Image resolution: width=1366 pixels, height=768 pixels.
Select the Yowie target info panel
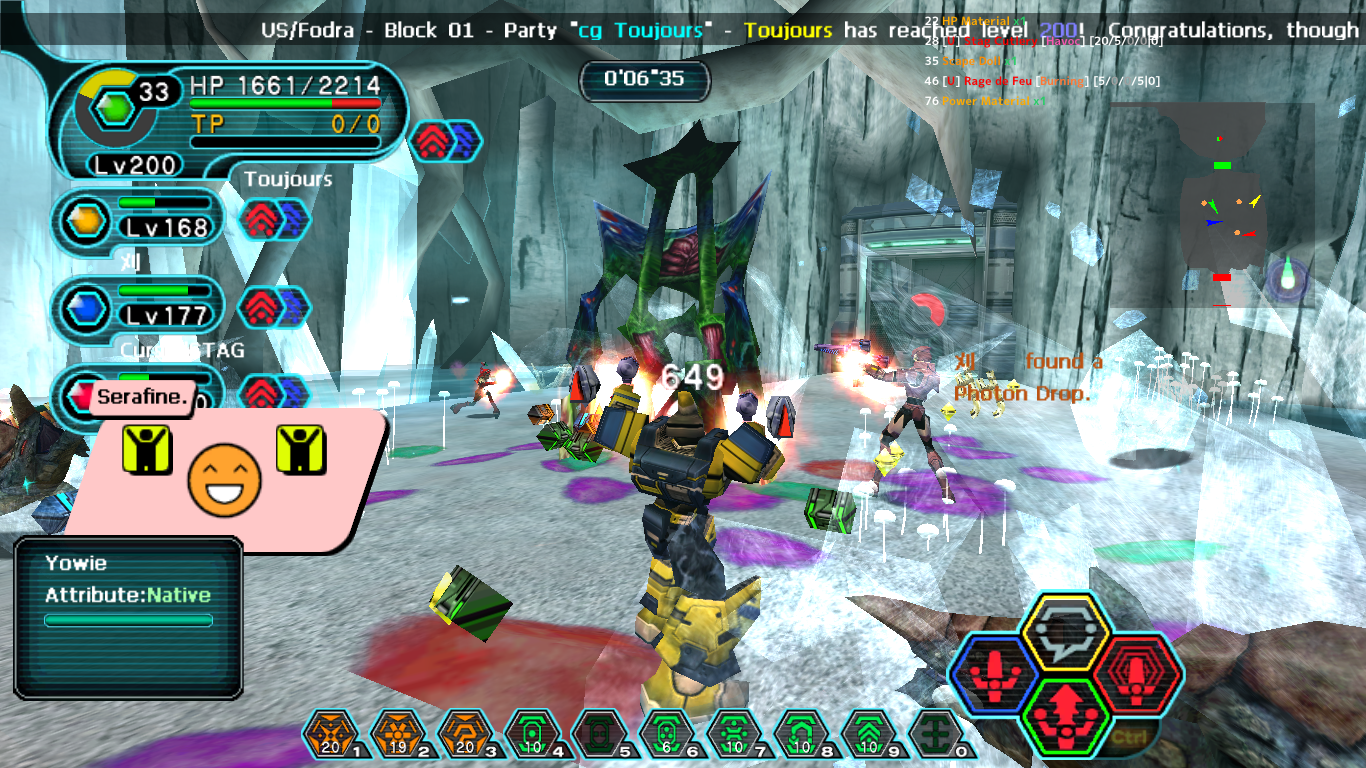click(128, 616)
